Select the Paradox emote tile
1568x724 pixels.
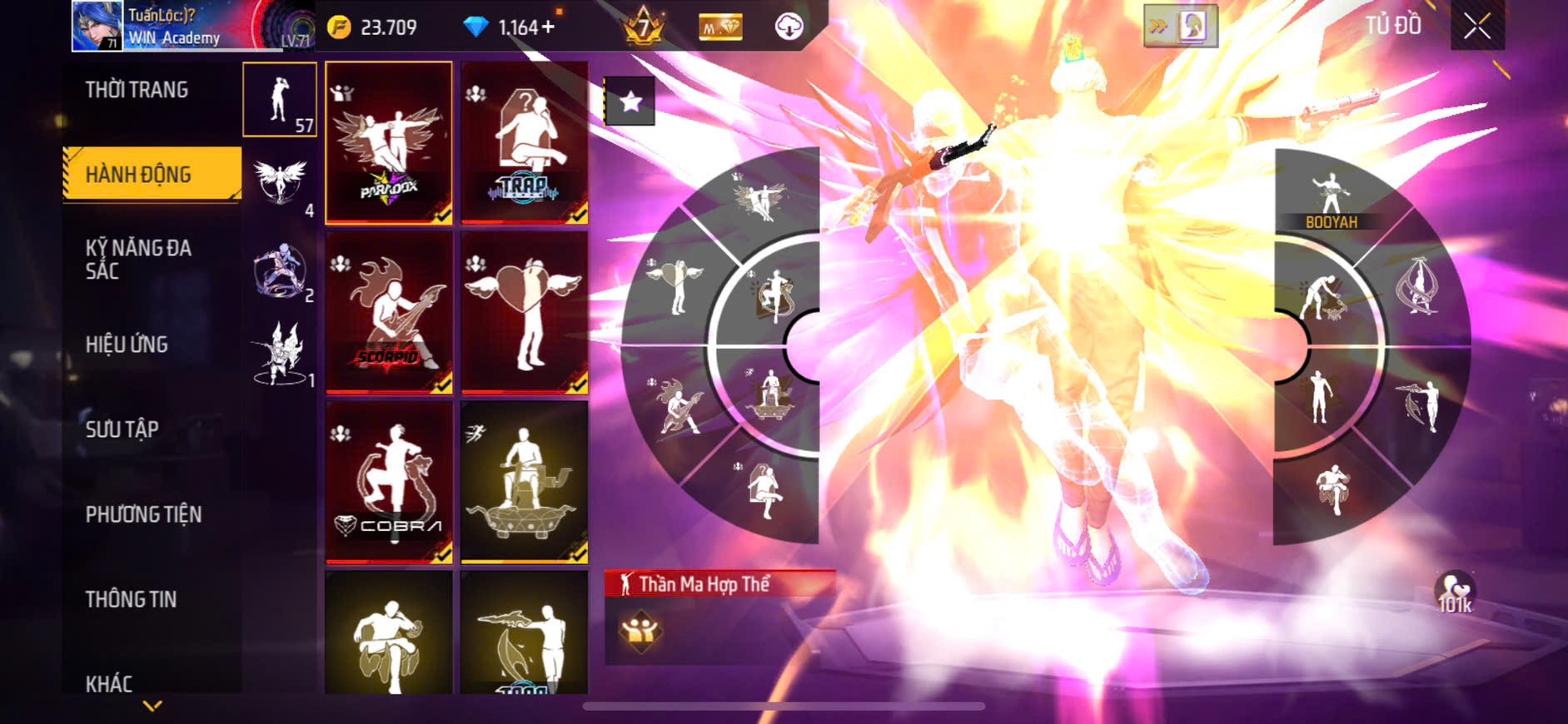pyautogui.click(x=389, y=142)
